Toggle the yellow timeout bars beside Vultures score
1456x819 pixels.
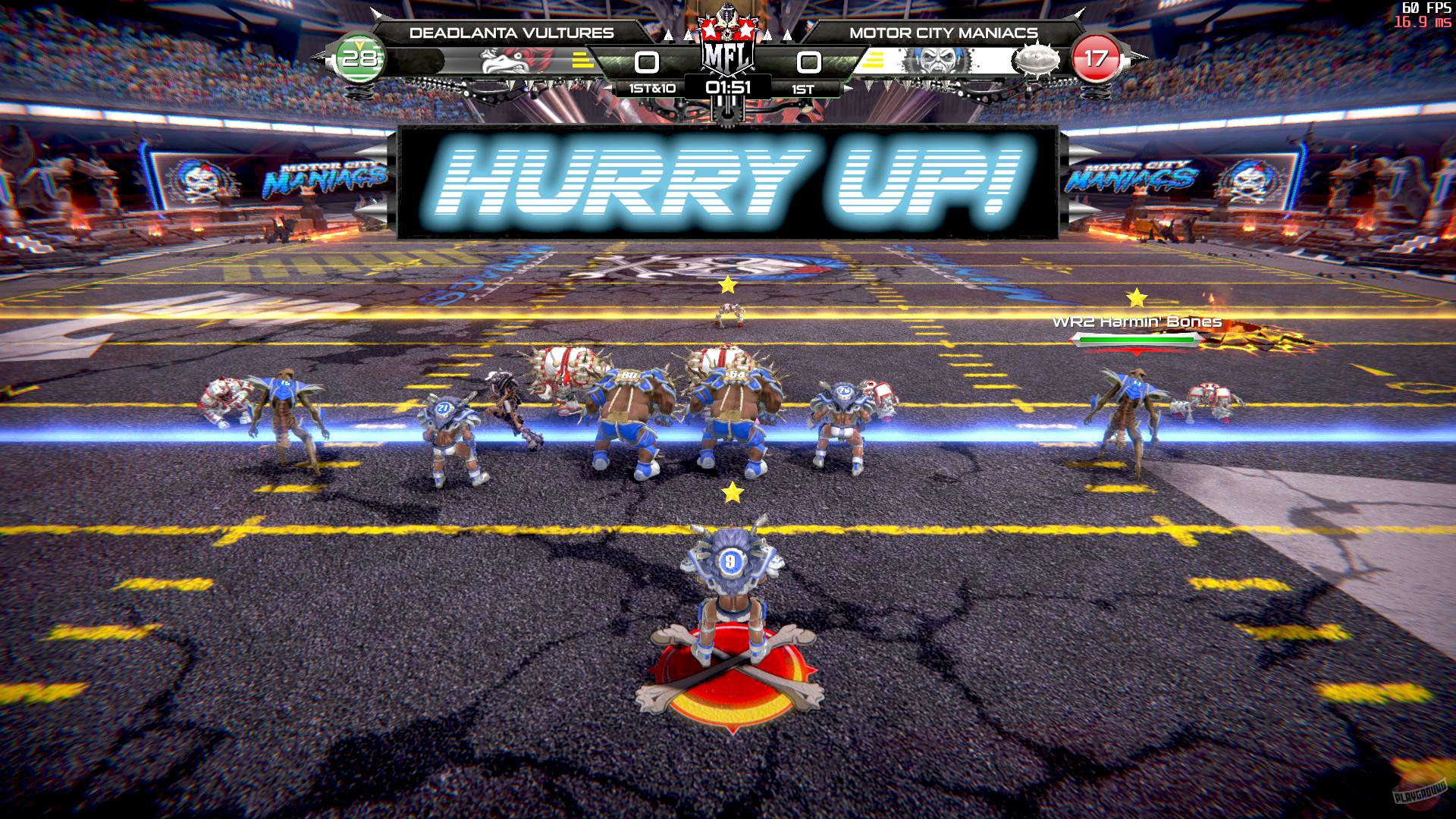tap(582, 60)
